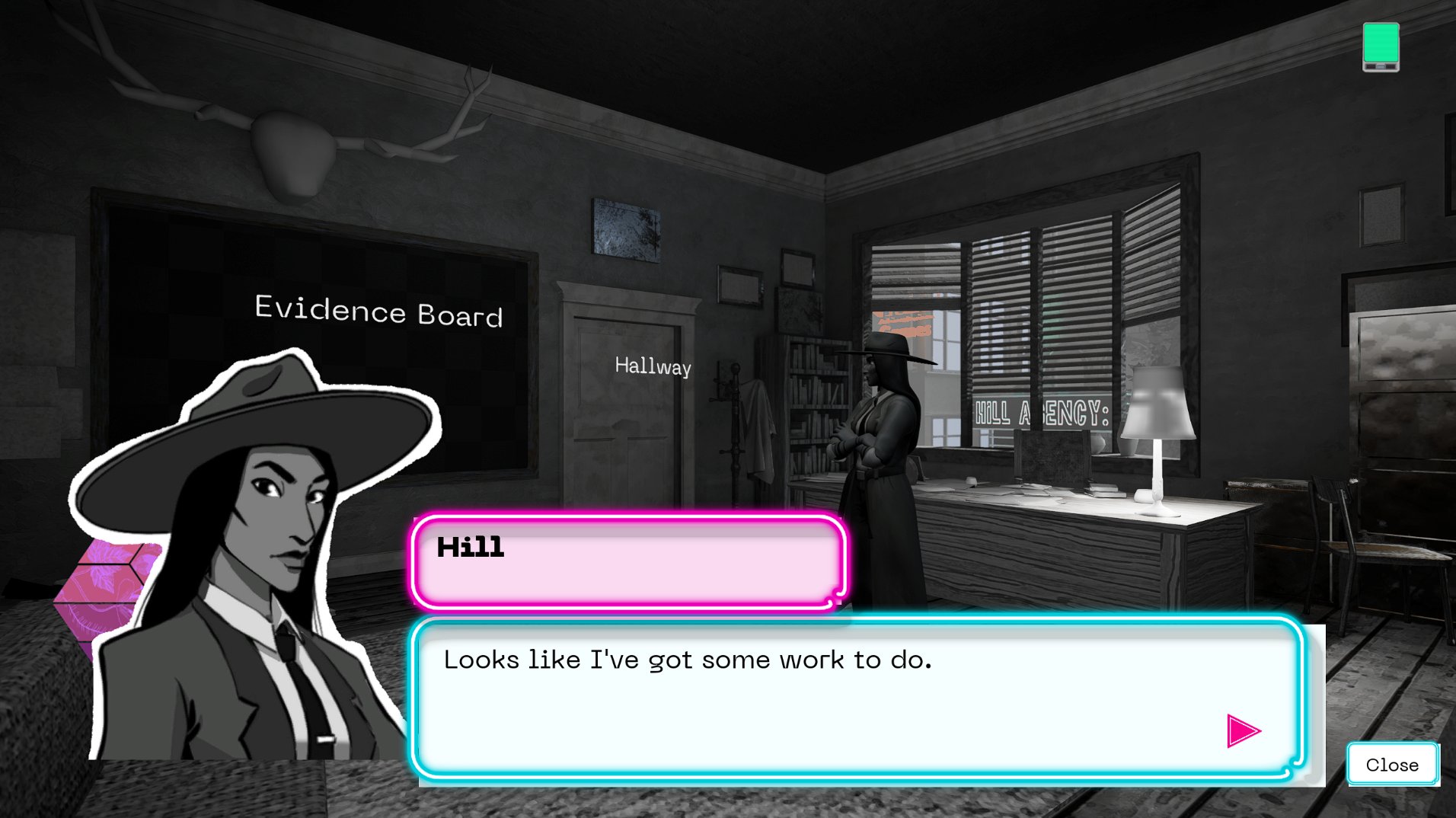Close the dialogue box
This screenshot has width=1456, height=818.
click(1392, 764)
